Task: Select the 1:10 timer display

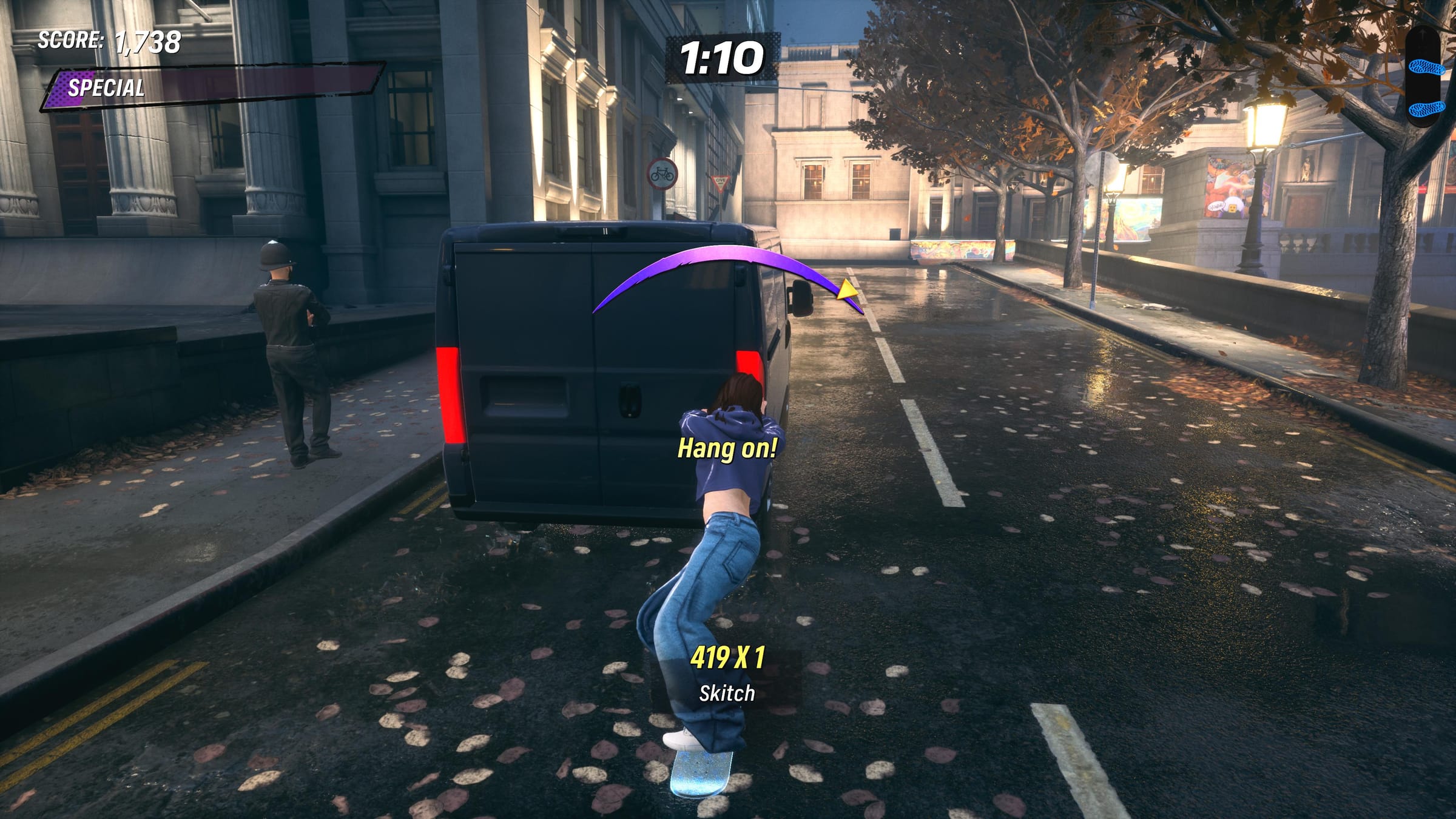Action: pos(722,56)
